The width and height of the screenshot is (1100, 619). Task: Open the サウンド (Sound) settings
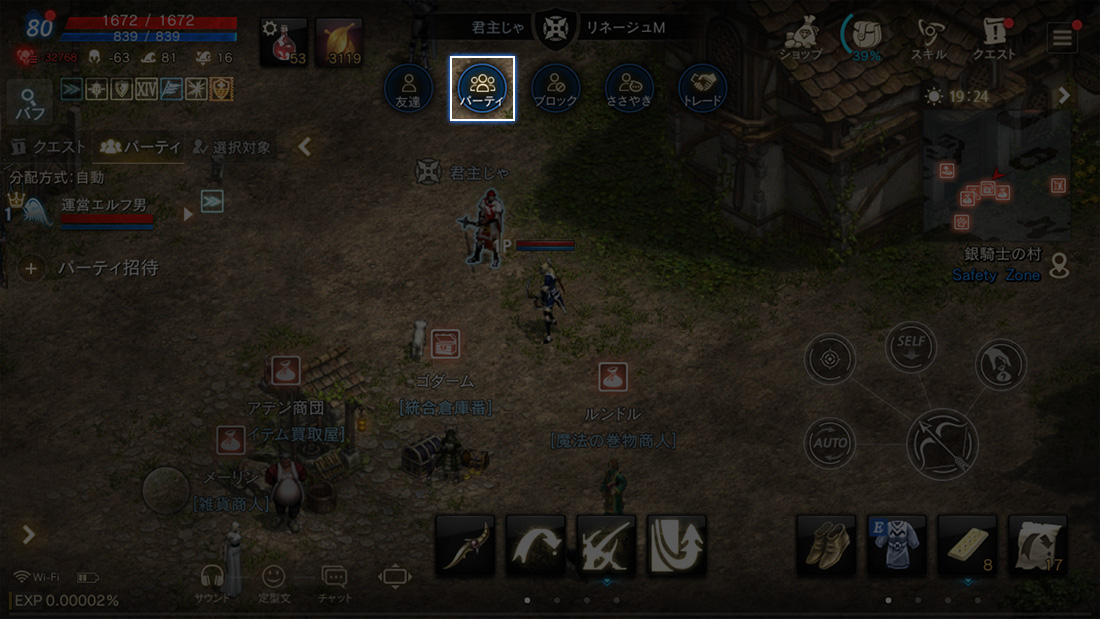pos(211,581)
